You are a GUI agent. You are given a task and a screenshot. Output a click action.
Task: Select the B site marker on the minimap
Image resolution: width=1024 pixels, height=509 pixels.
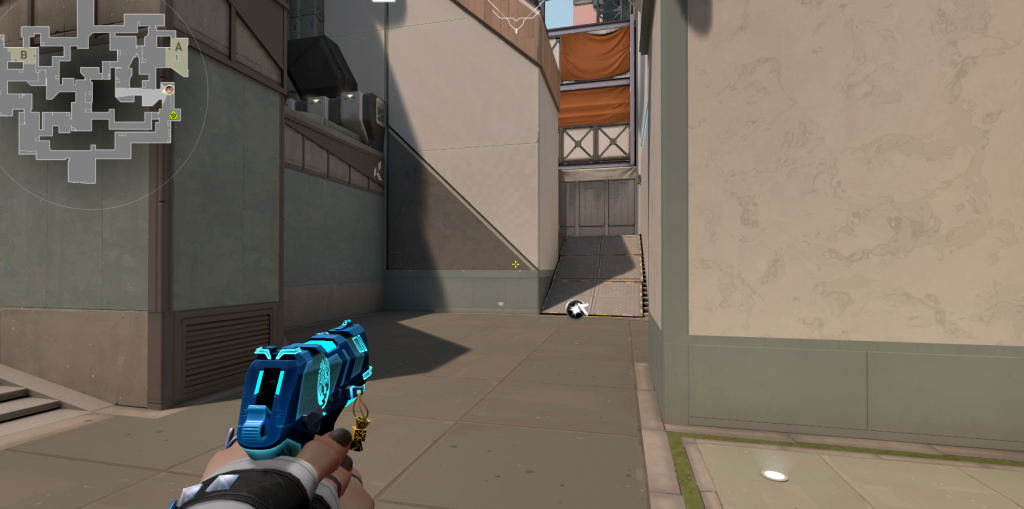pyautogui.click(x=24, y=56)
